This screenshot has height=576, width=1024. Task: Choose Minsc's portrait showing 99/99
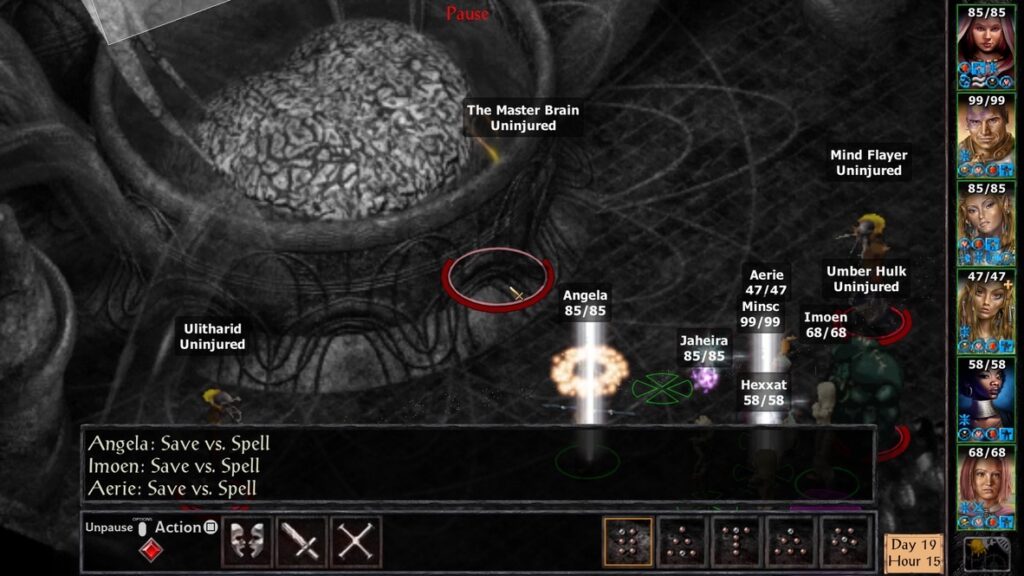click(985, 134)
